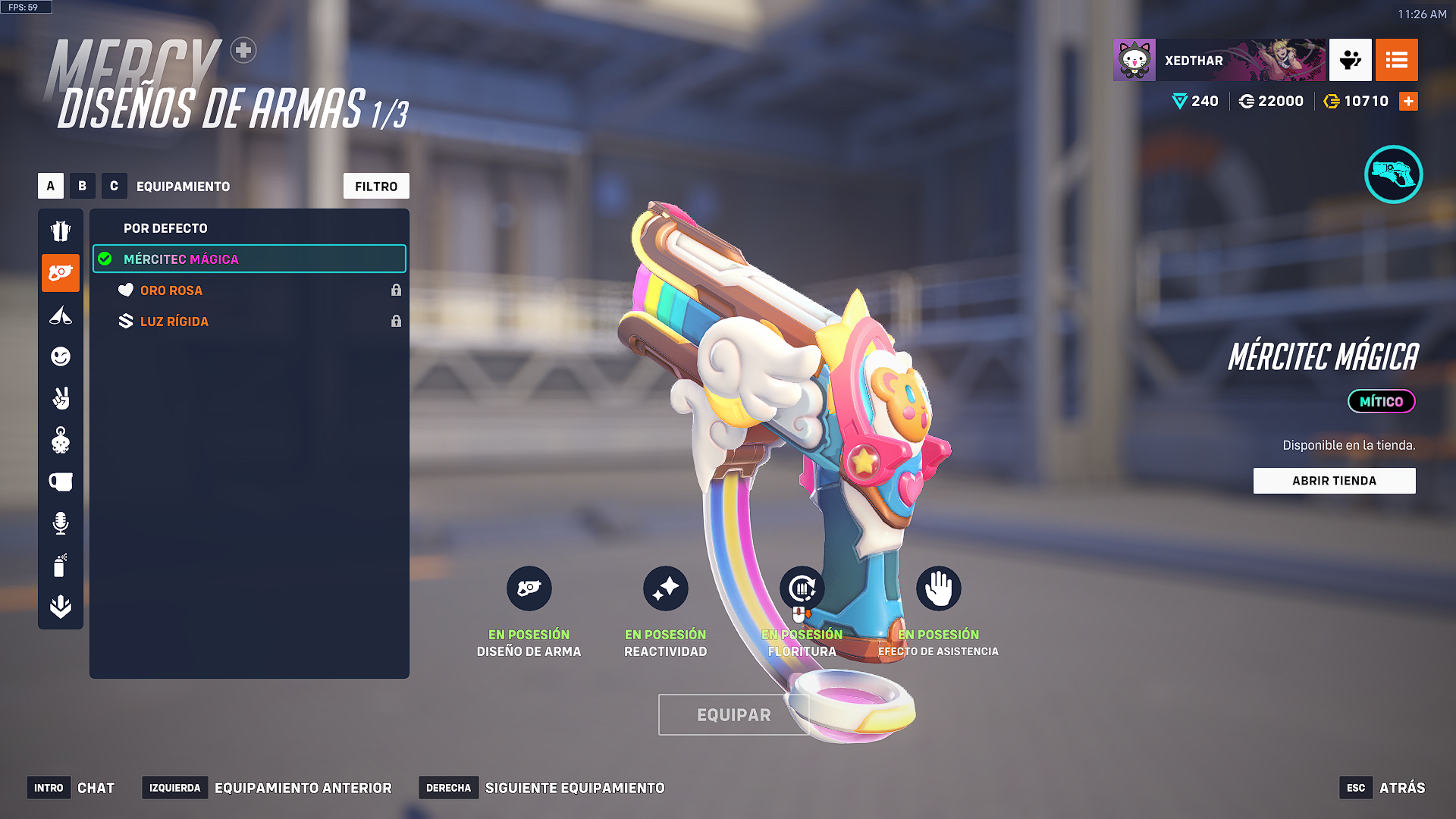Show the Efecto de Asistencia aspect
Viewport: 1456px width, 819px height.
(x=939, y=588)
